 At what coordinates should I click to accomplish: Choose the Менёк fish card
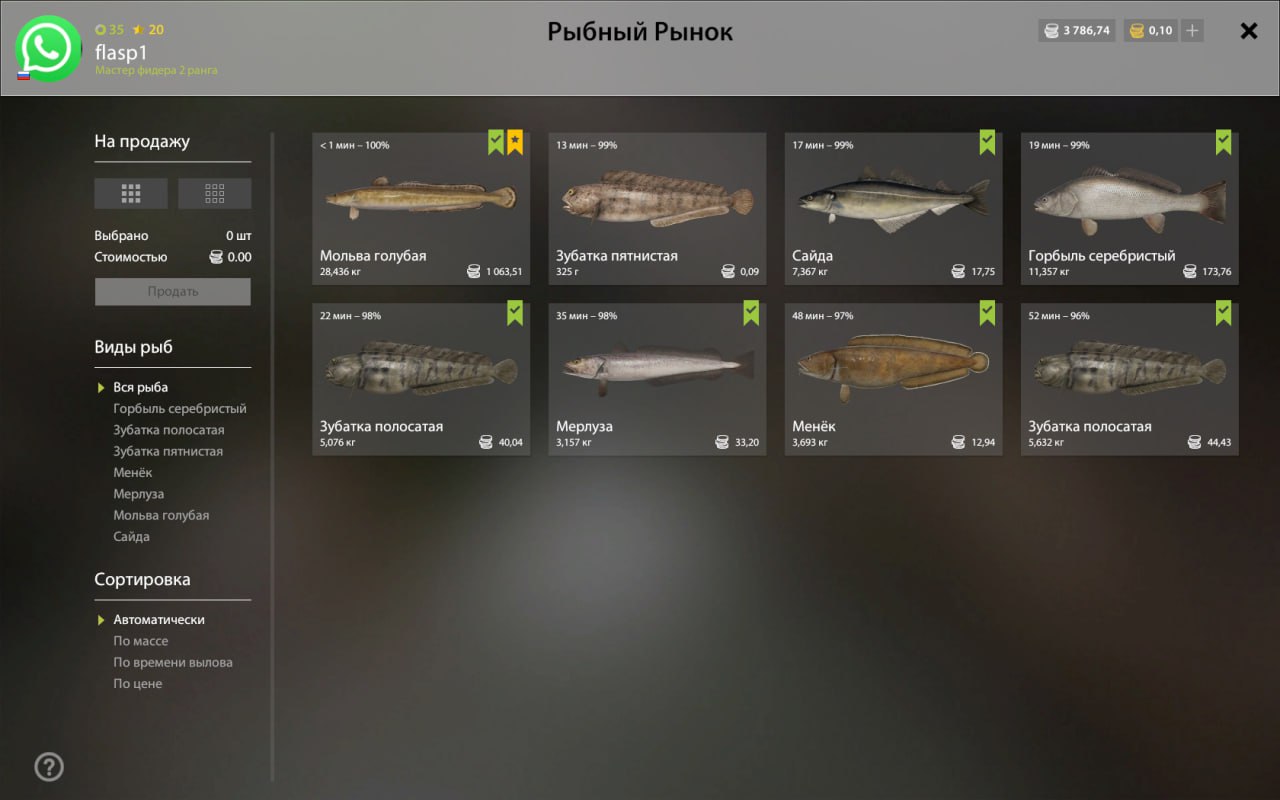click(x=893, y=379)
